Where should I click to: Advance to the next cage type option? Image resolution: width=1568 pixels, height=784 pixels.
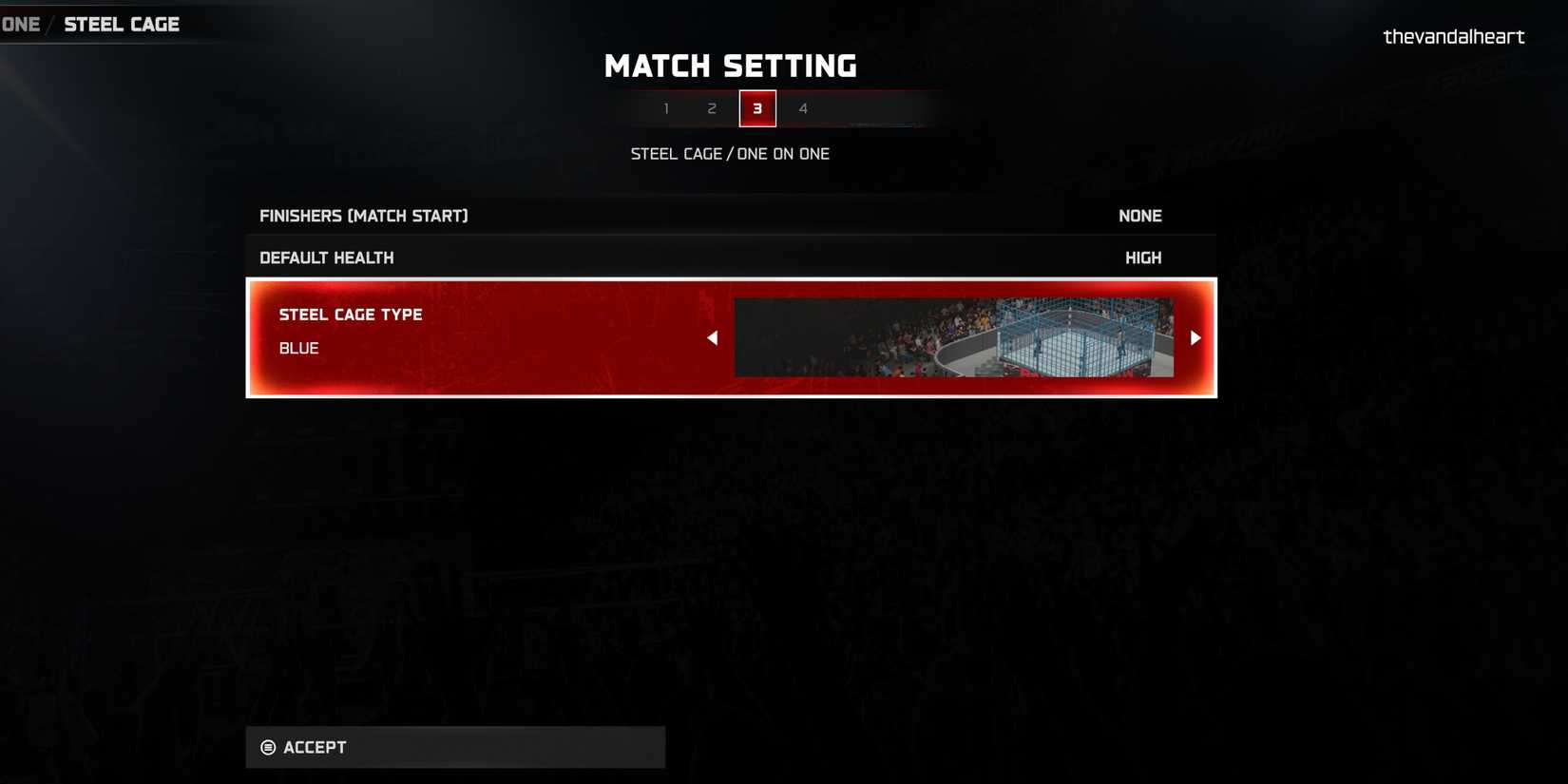(1195, 337)
